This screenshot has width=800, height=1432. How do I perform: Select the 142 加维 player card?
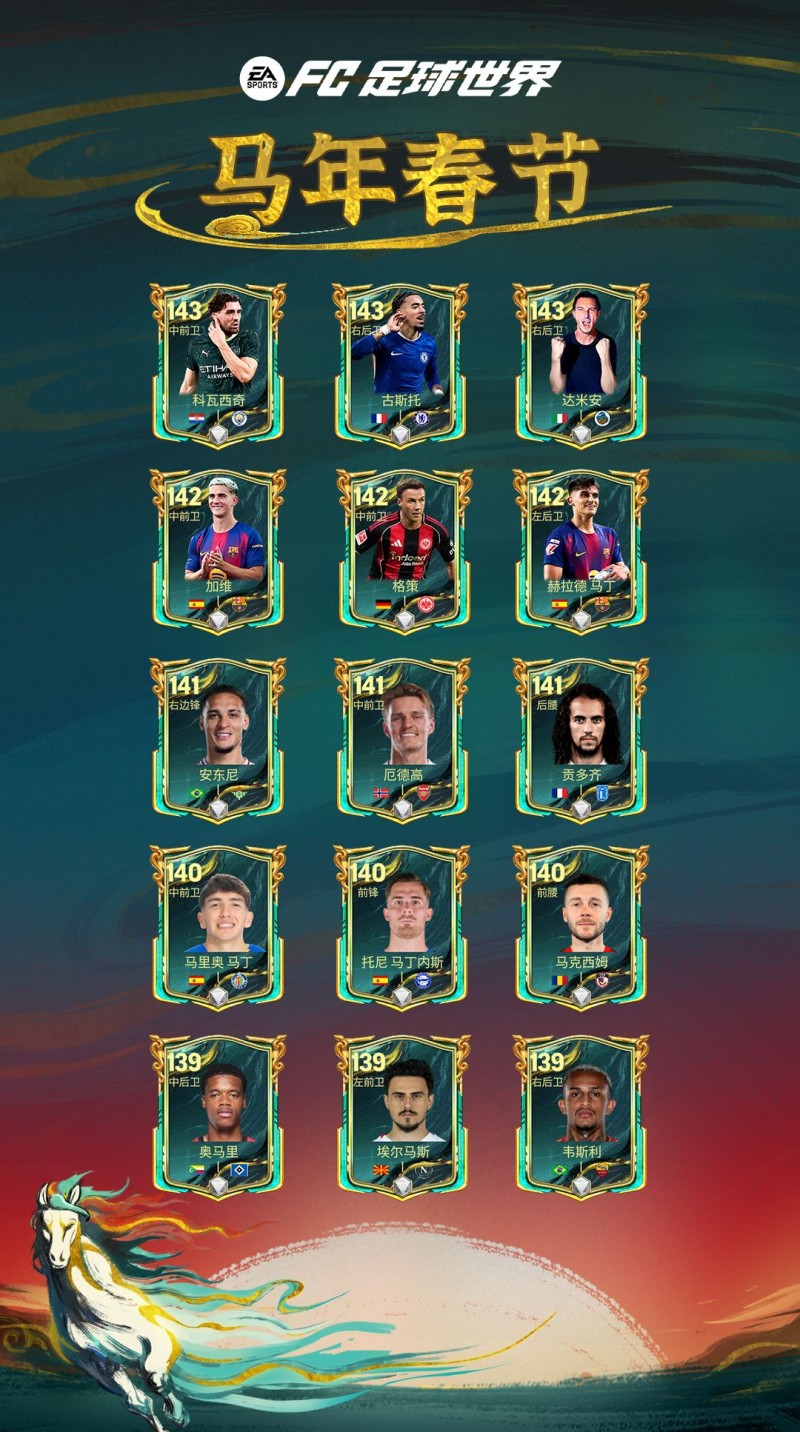218,551
